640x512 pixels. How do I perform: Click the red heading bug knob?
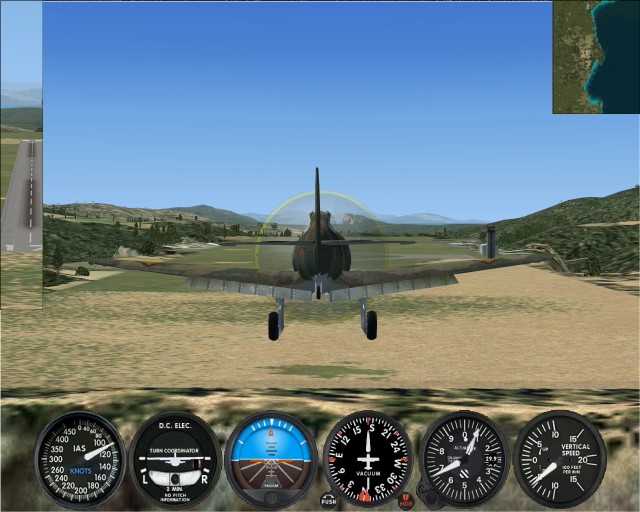click(x=406, y=498)
